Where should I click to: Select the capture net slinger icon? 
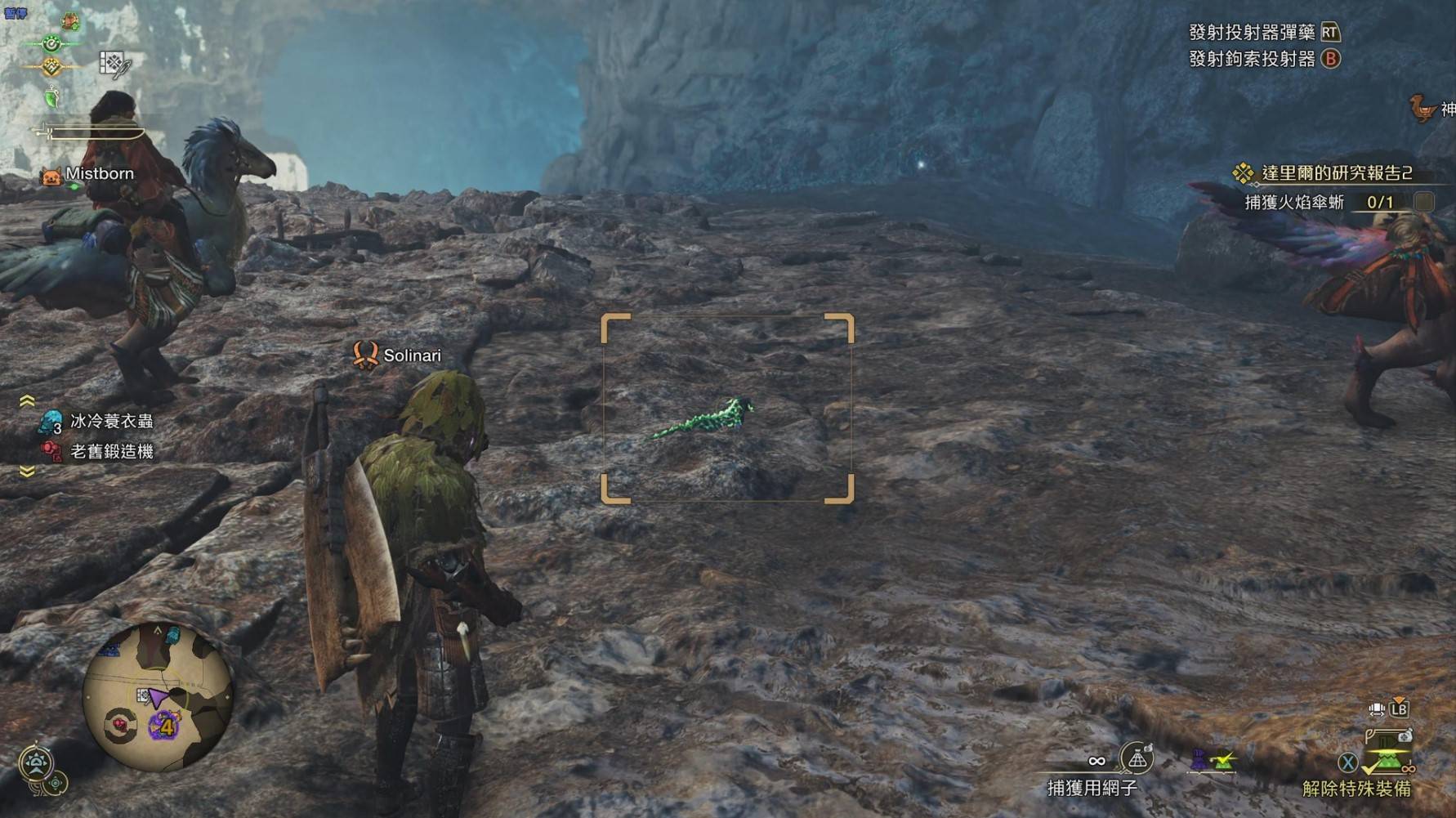(1137, 759)
